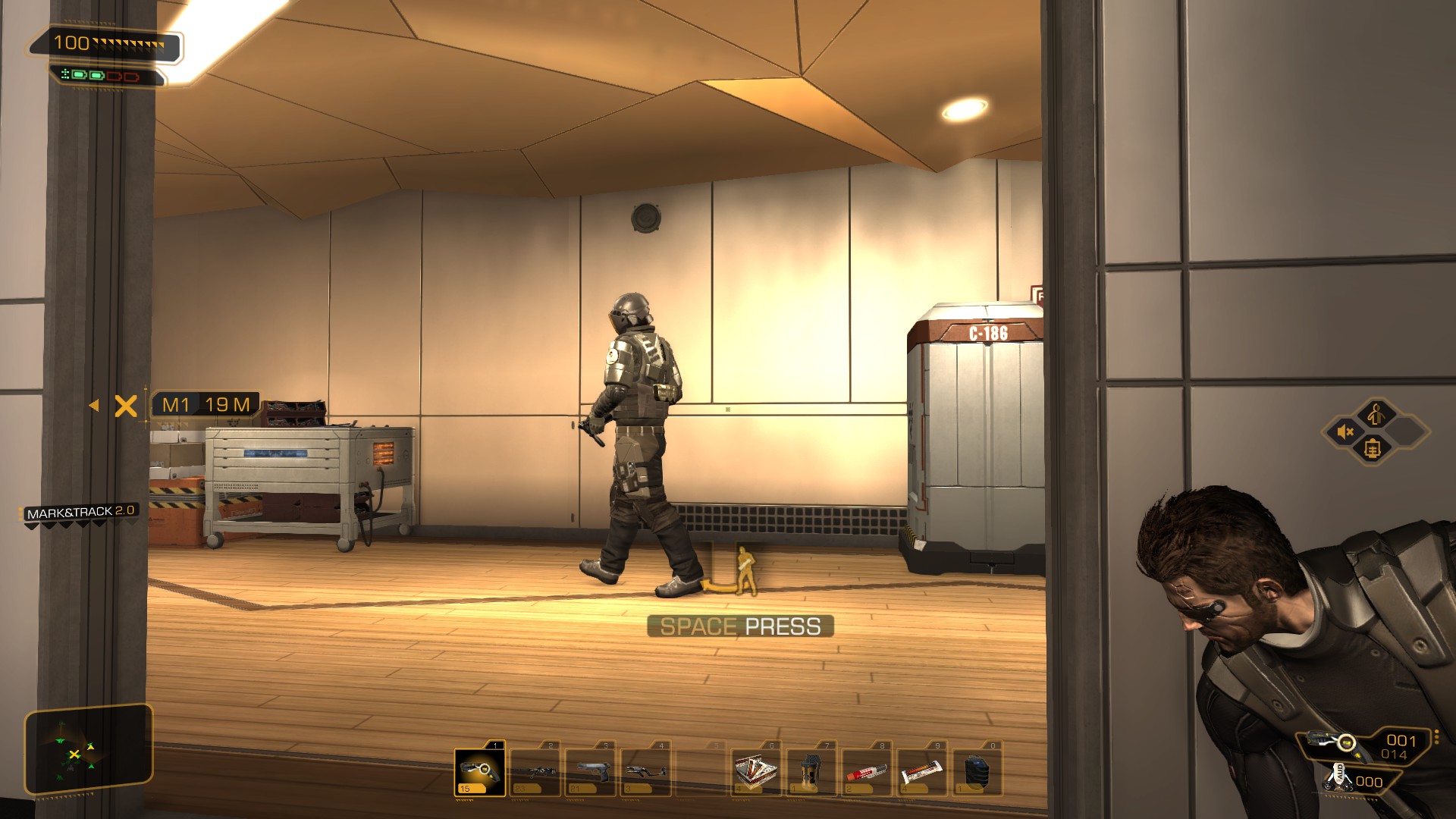Use the energy bar box in slot 6
This screenshot has width=1456, height=819.
[757, 772]
